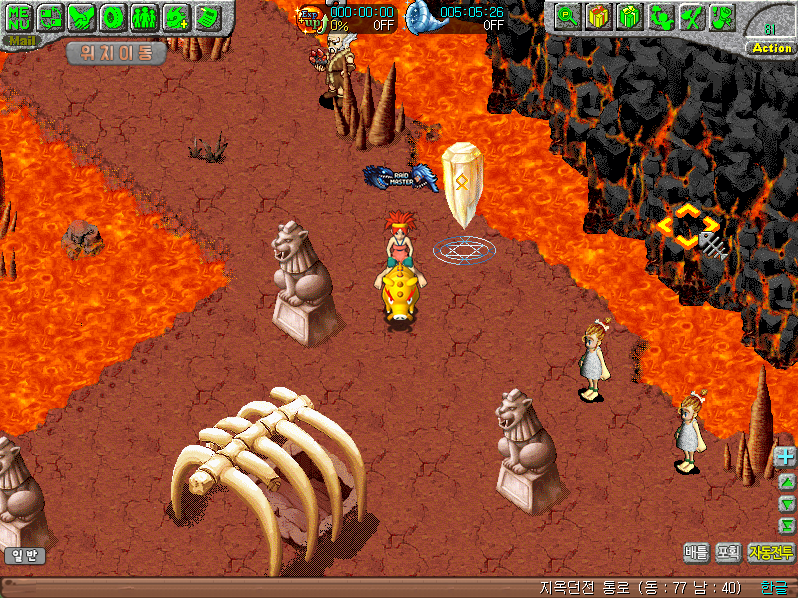
Task: Toggle the 배틀 battle button
Action: point(697,552)
